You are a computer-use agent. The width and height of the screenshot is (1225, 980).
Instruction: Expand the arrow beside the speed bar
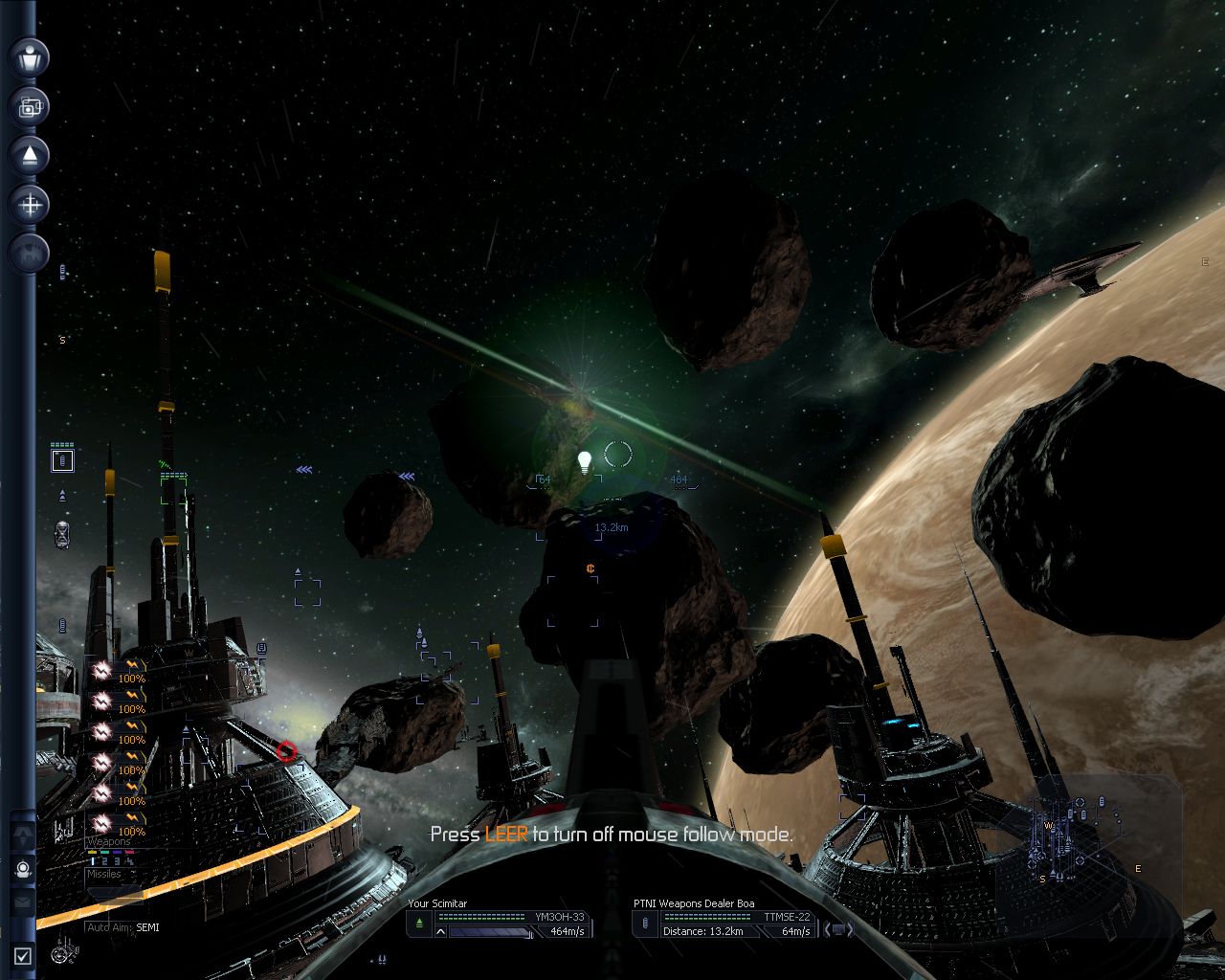click(440, 931)
